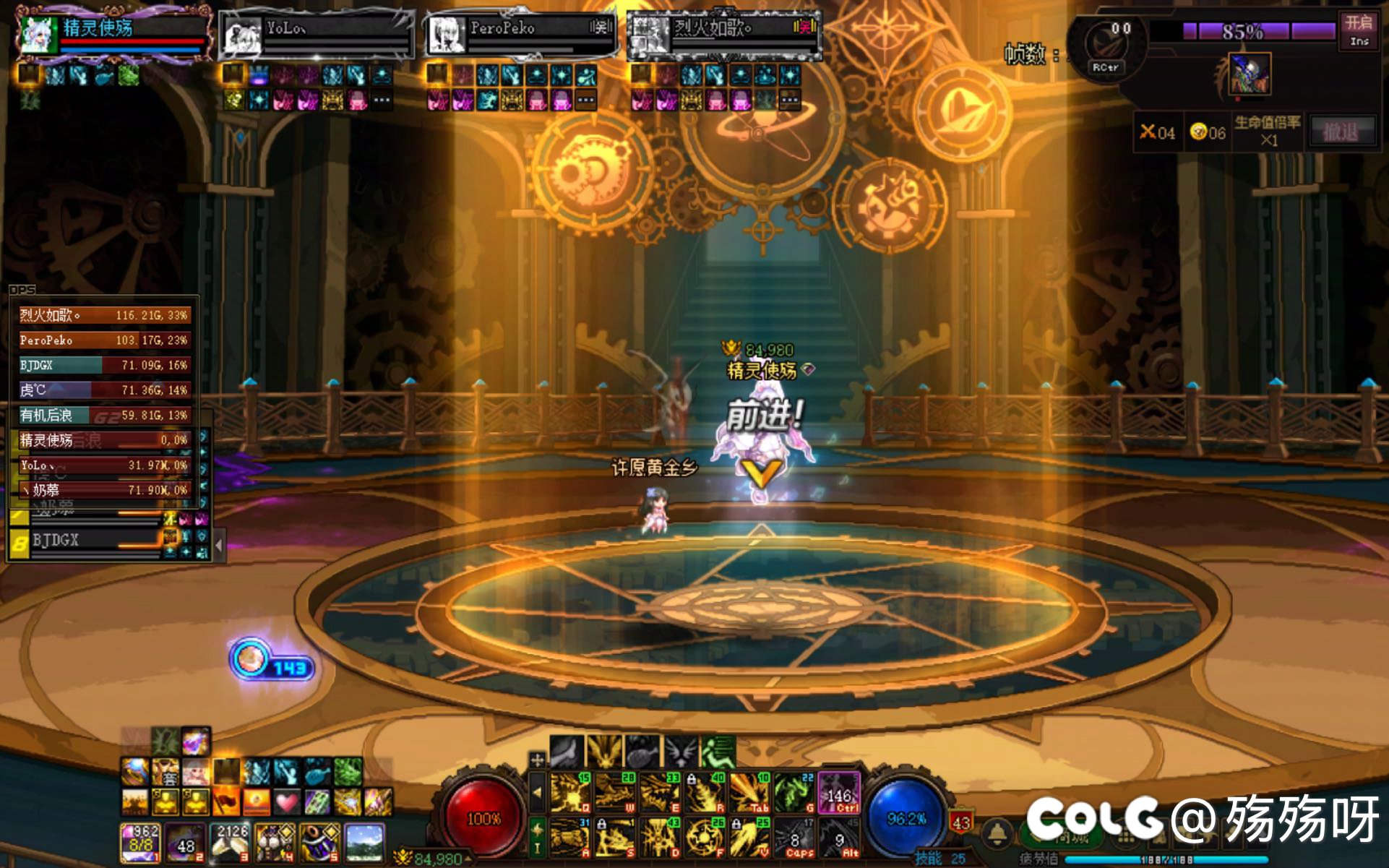1389x868 pixels.
Task: Use the circular sigil skill on F
Action: click(x=705, y=837)
